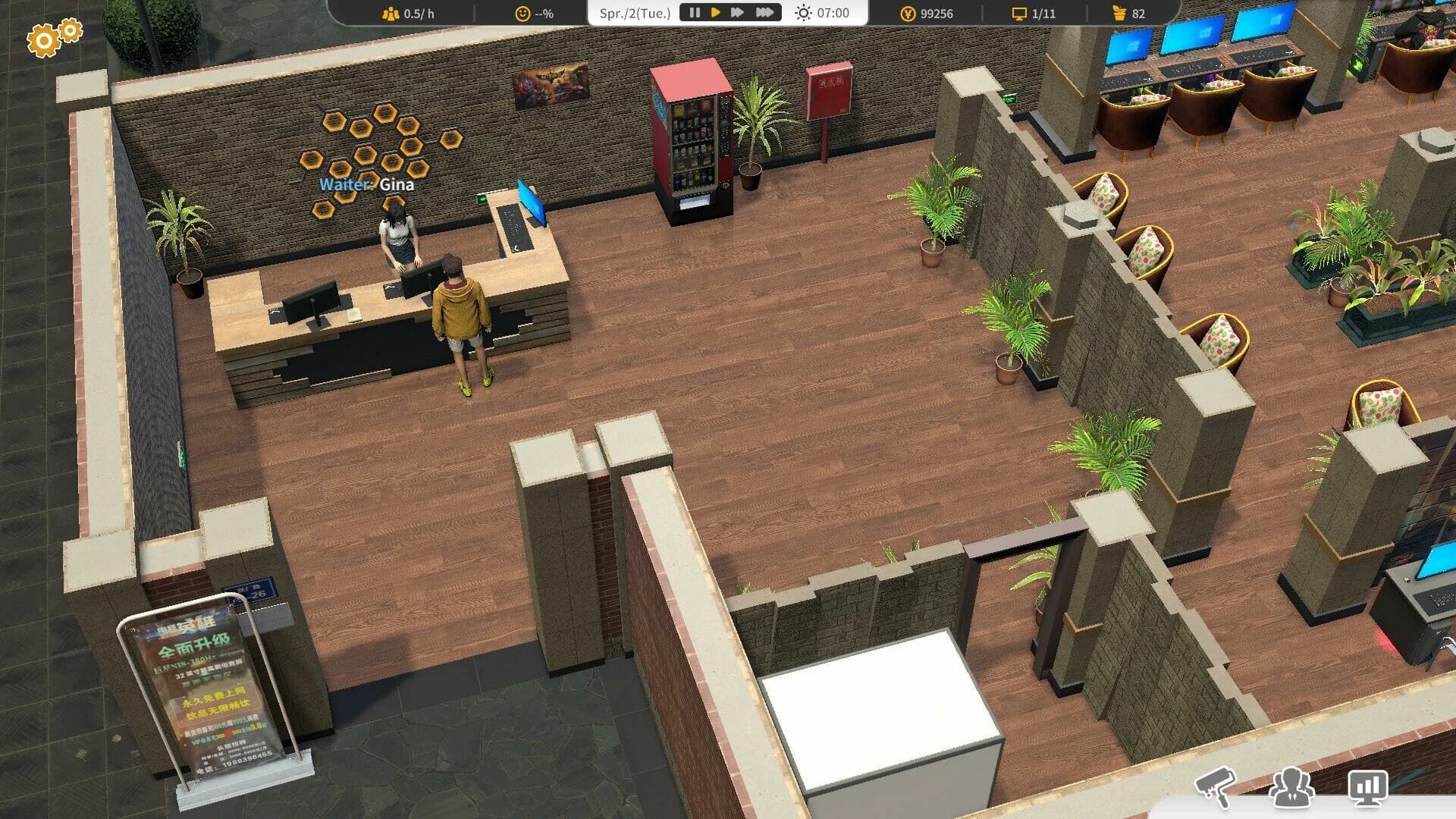Click the 99256 money balance
The width and height of the screenshot is (1456, 819).
938,13
